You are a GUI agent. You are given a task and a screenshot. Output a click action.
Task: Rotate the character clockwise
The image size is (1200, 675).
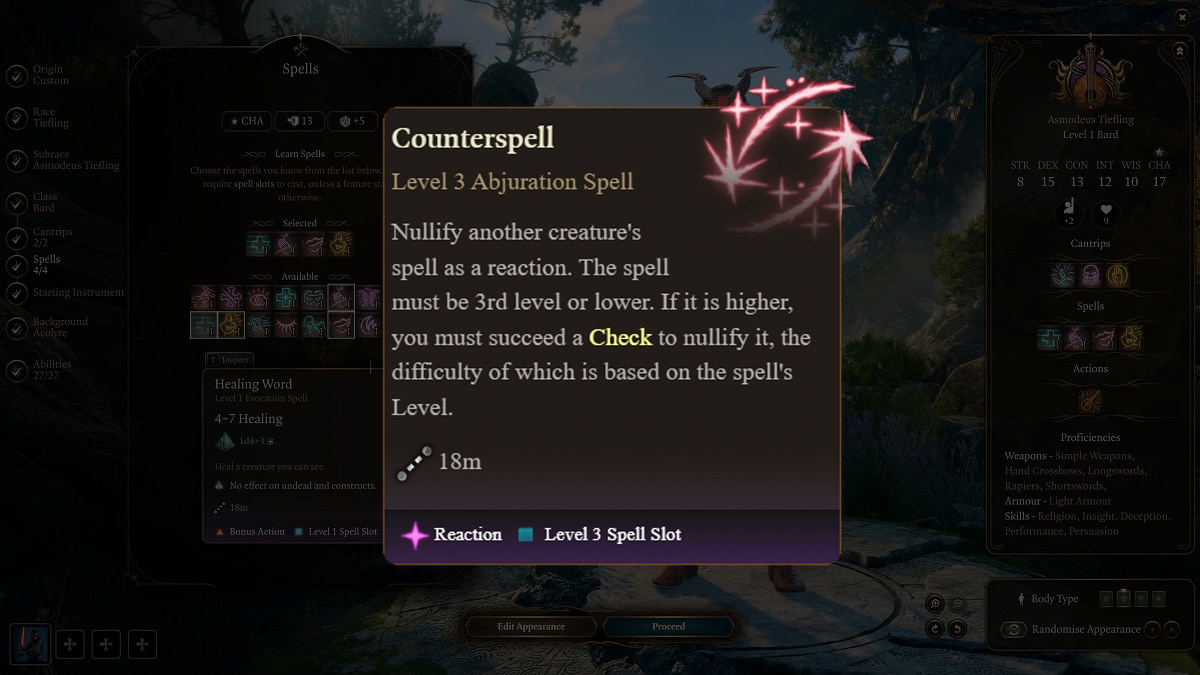pos(935,629)
